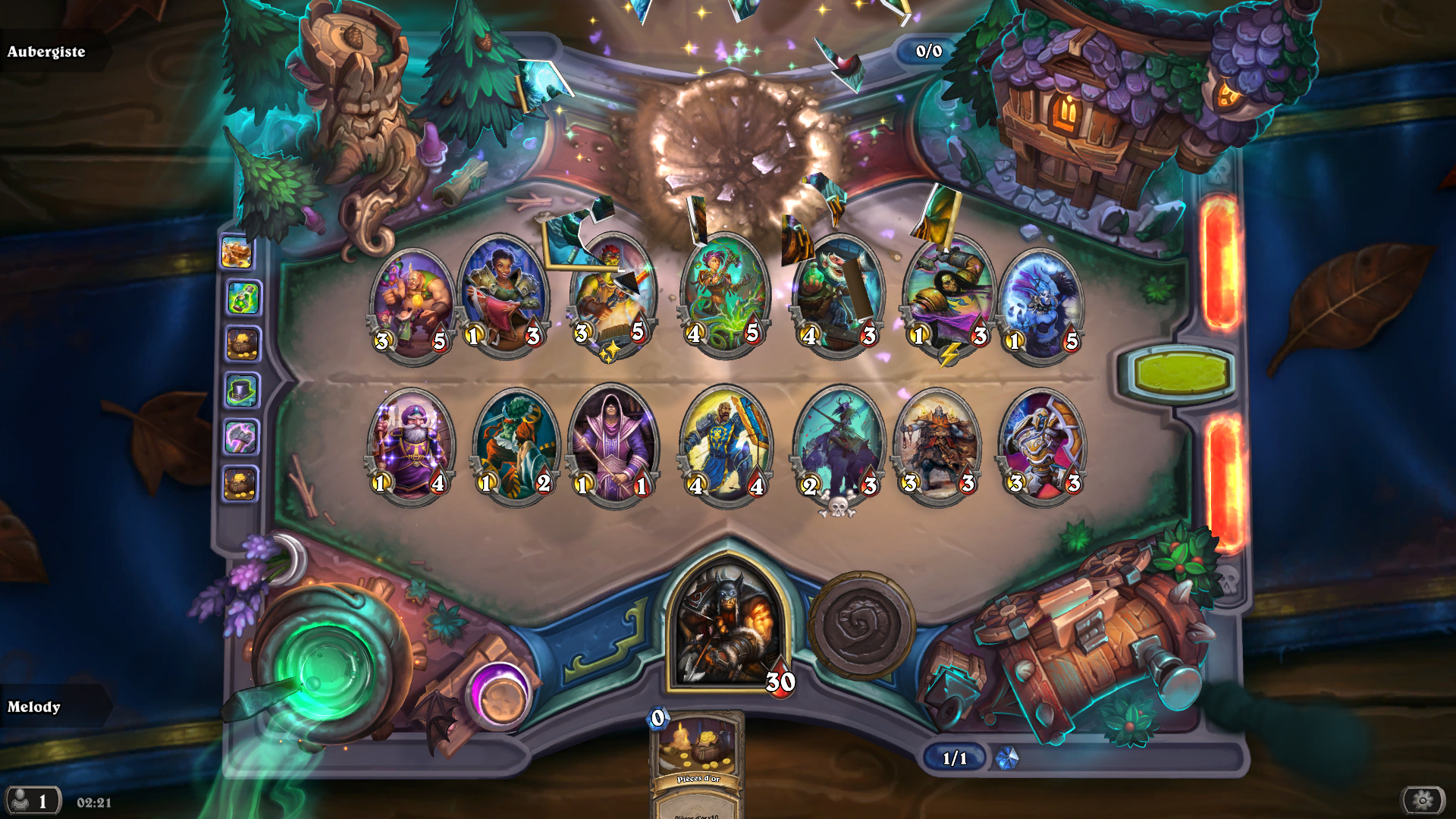
Task: Open the settings gear menu
Action: point(1423,800)
